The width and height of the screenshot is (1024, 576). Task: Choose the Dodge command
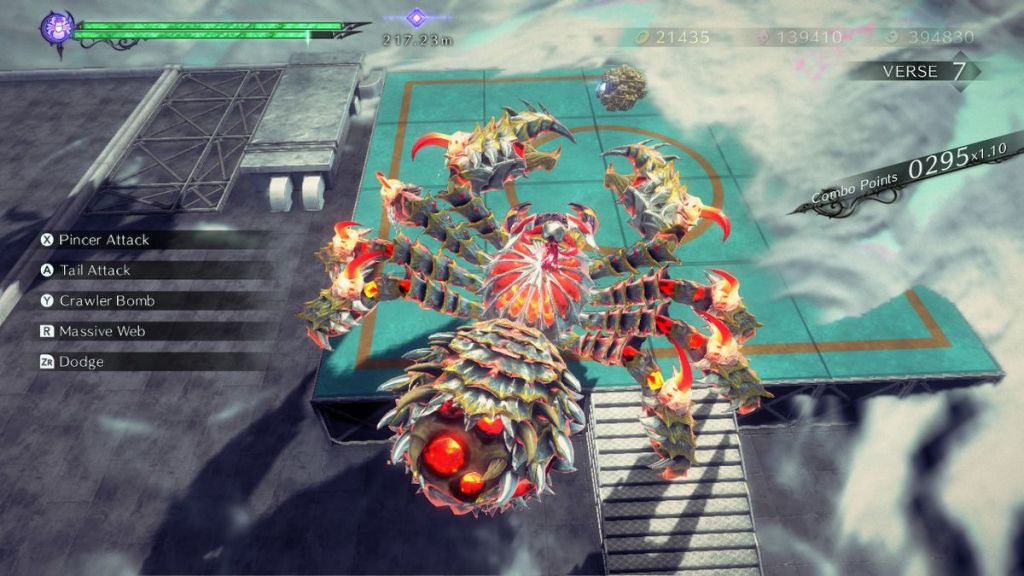click(x=80, y=361)
